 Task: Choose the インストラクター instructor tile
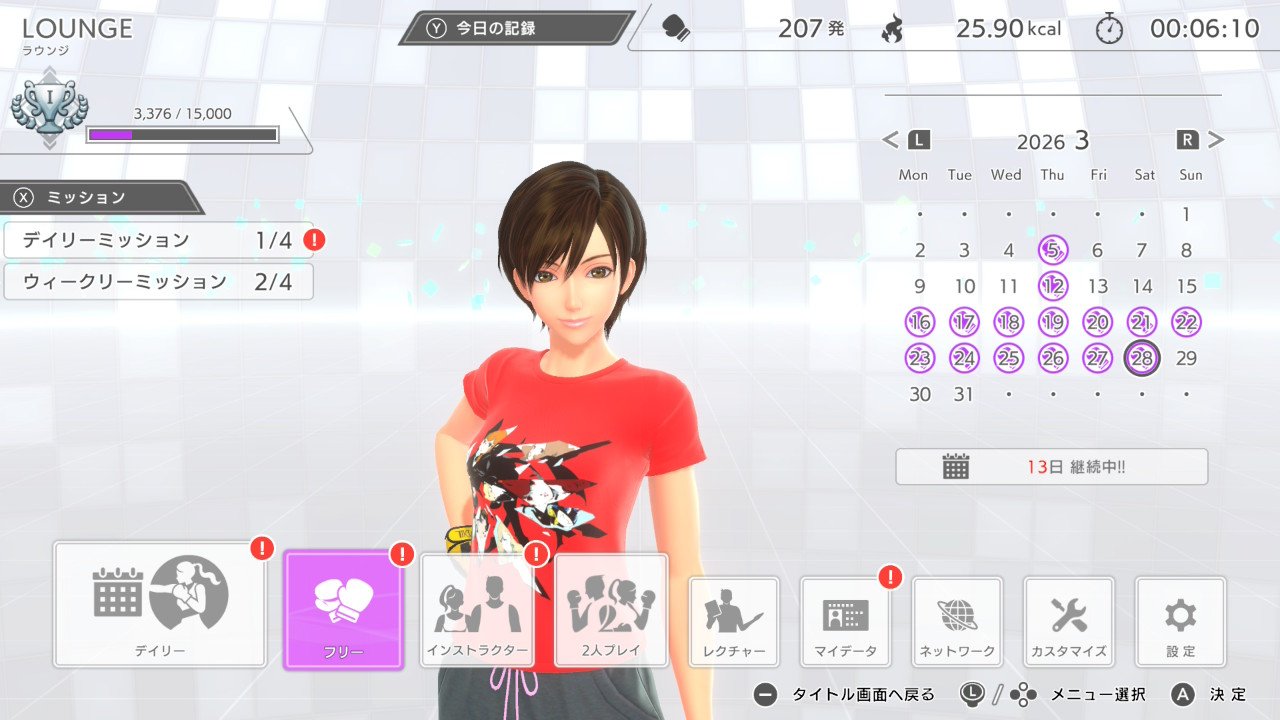[476, 610]
